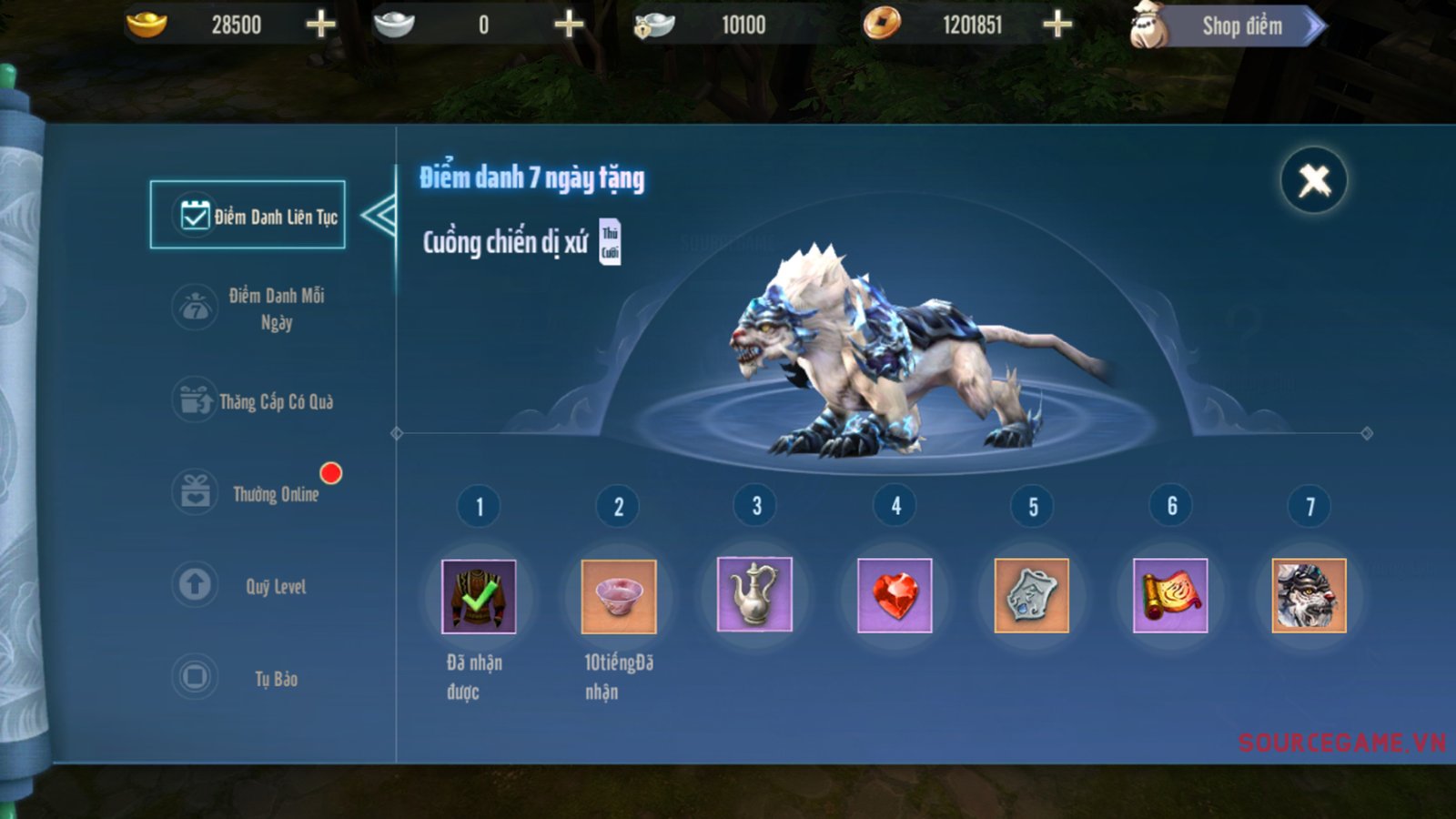
Task: Choose the day 3 silver teapot reward
Action: click(755, 594)
